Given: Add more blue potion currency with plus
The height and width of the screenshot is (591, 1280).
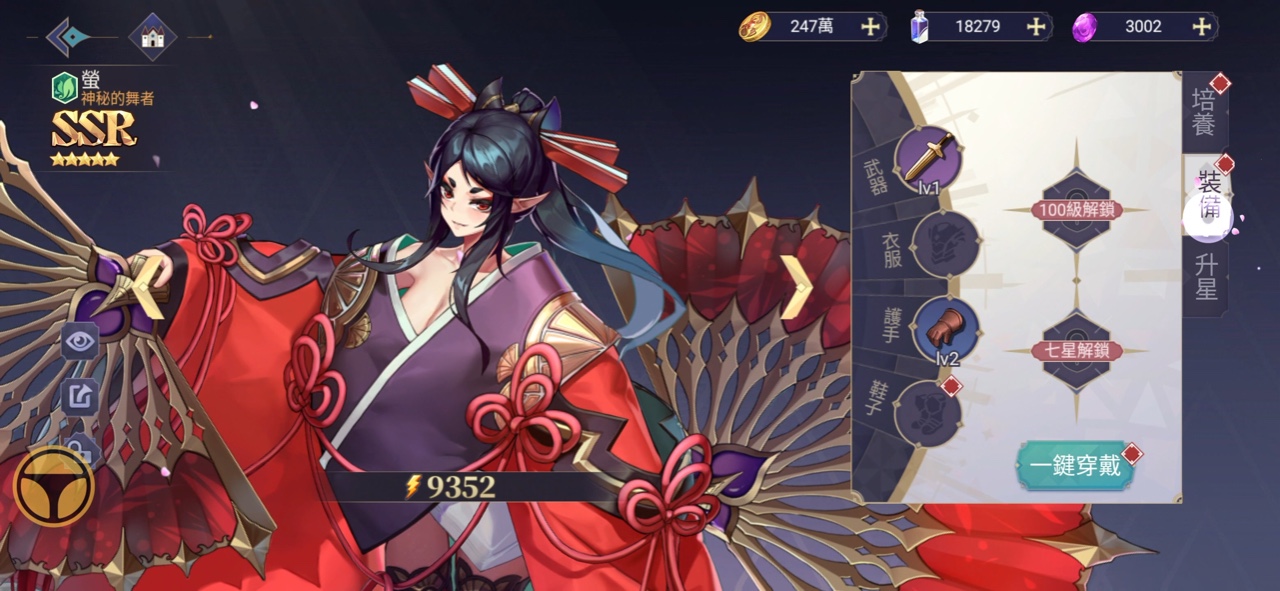Looking at the screenshot, I should tap(1036, 27).
